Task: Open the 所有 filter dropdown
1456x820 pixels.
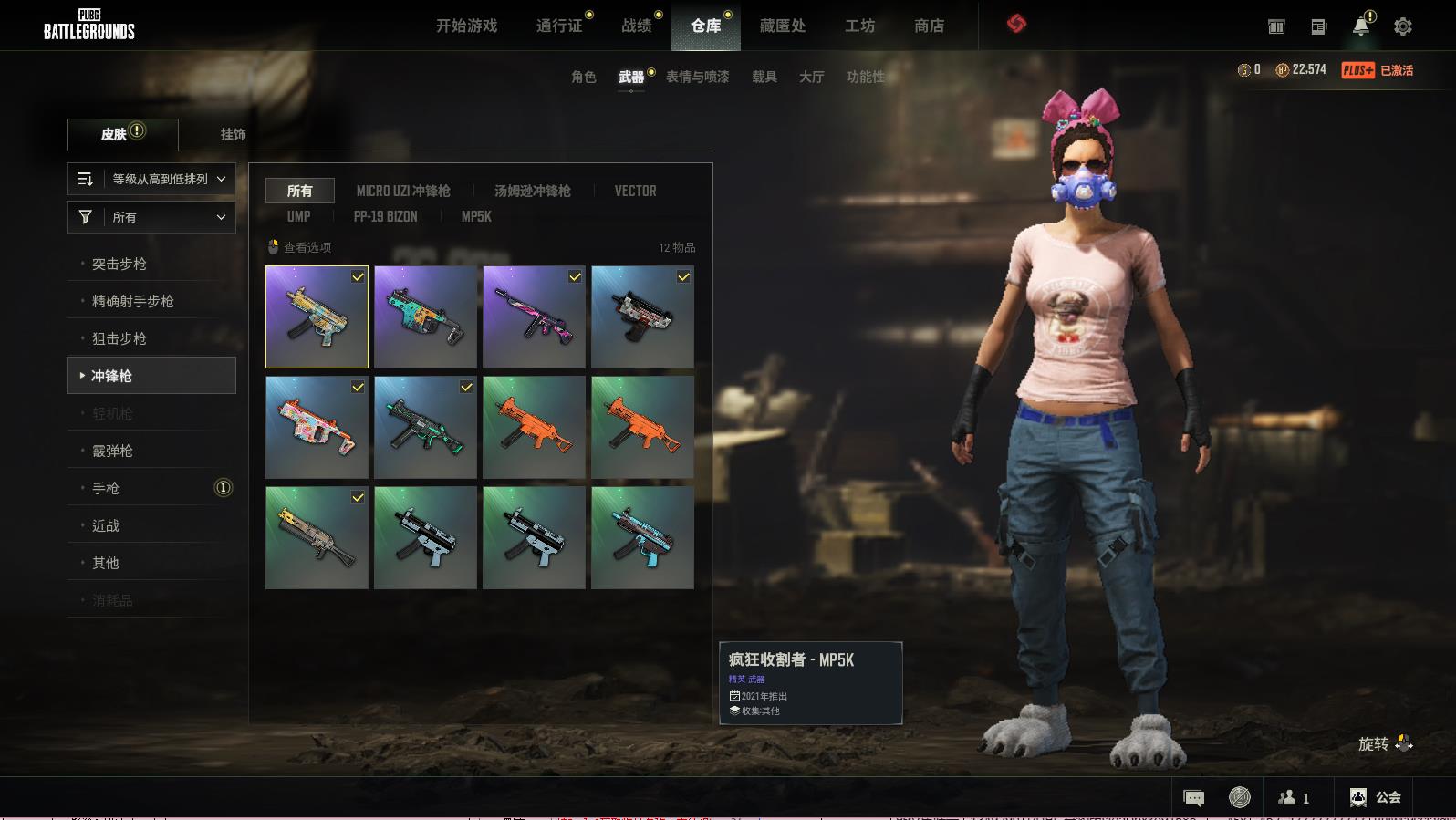Action: click(x=151, y=217)
